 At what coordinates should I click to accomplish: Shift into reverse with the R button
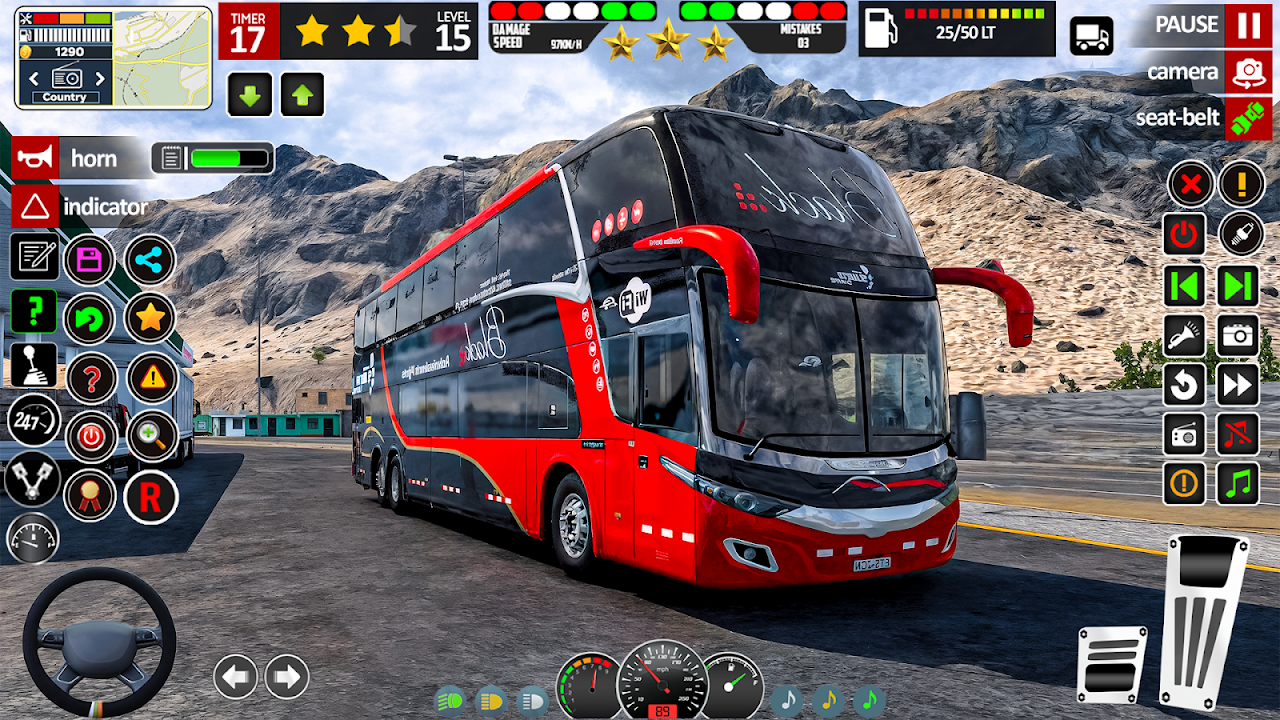[x=150, y=497]
